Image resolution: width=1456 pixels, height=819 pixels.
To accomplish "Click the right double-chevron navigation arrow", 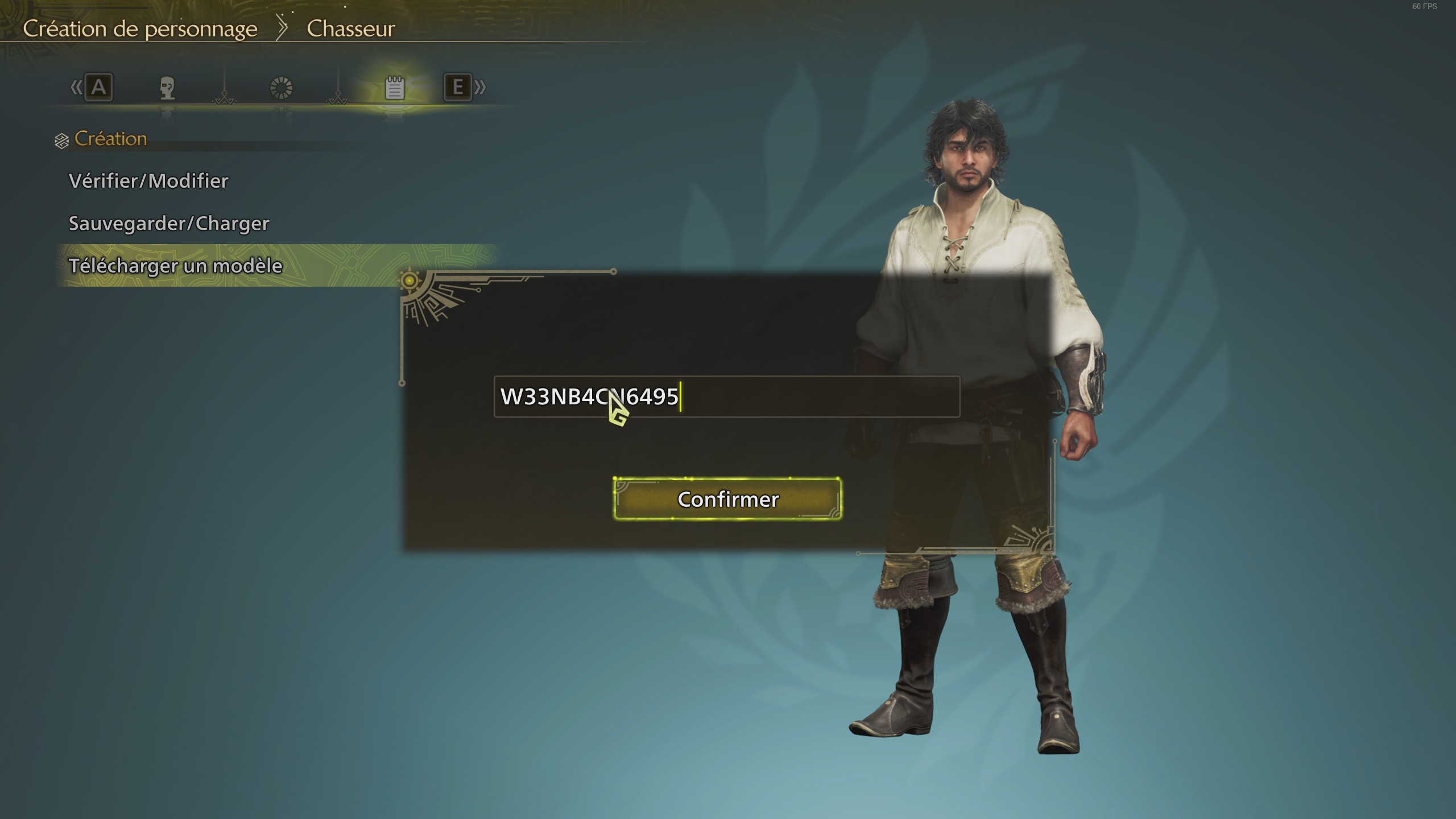I will [x=479, y=88].
